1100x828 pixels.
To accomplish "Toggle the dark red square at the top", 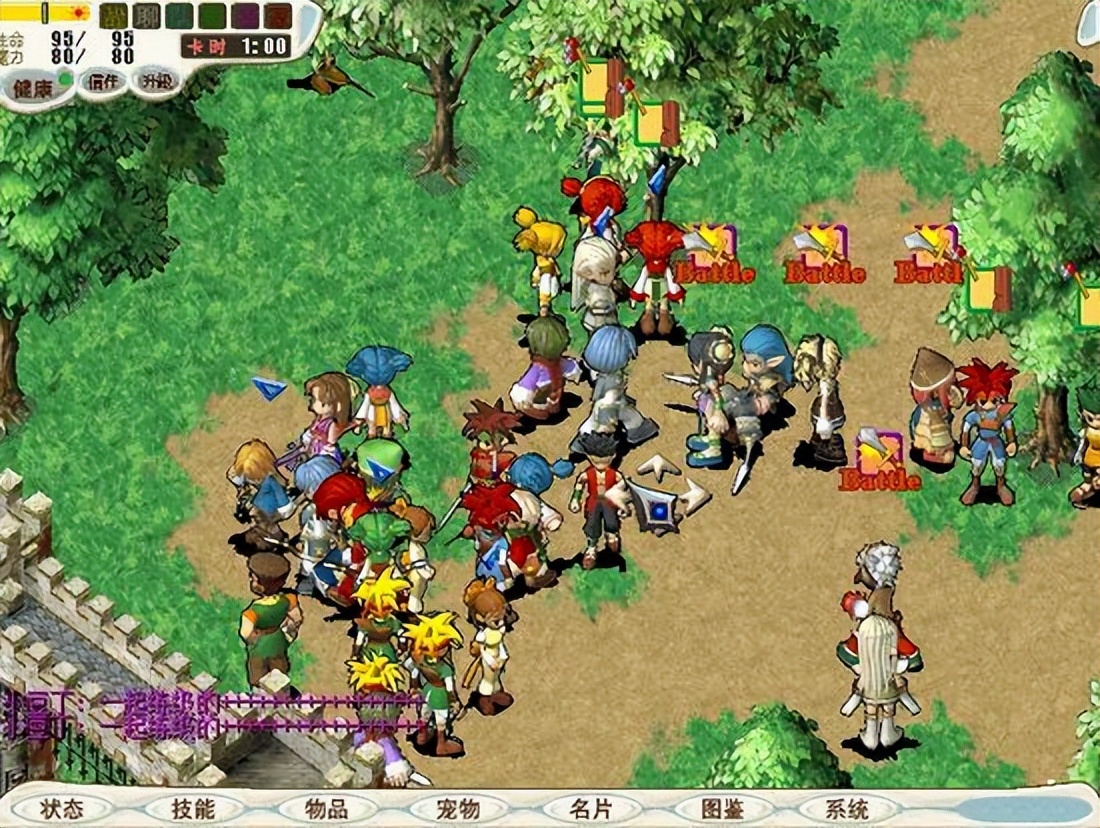I will [278, 16].
